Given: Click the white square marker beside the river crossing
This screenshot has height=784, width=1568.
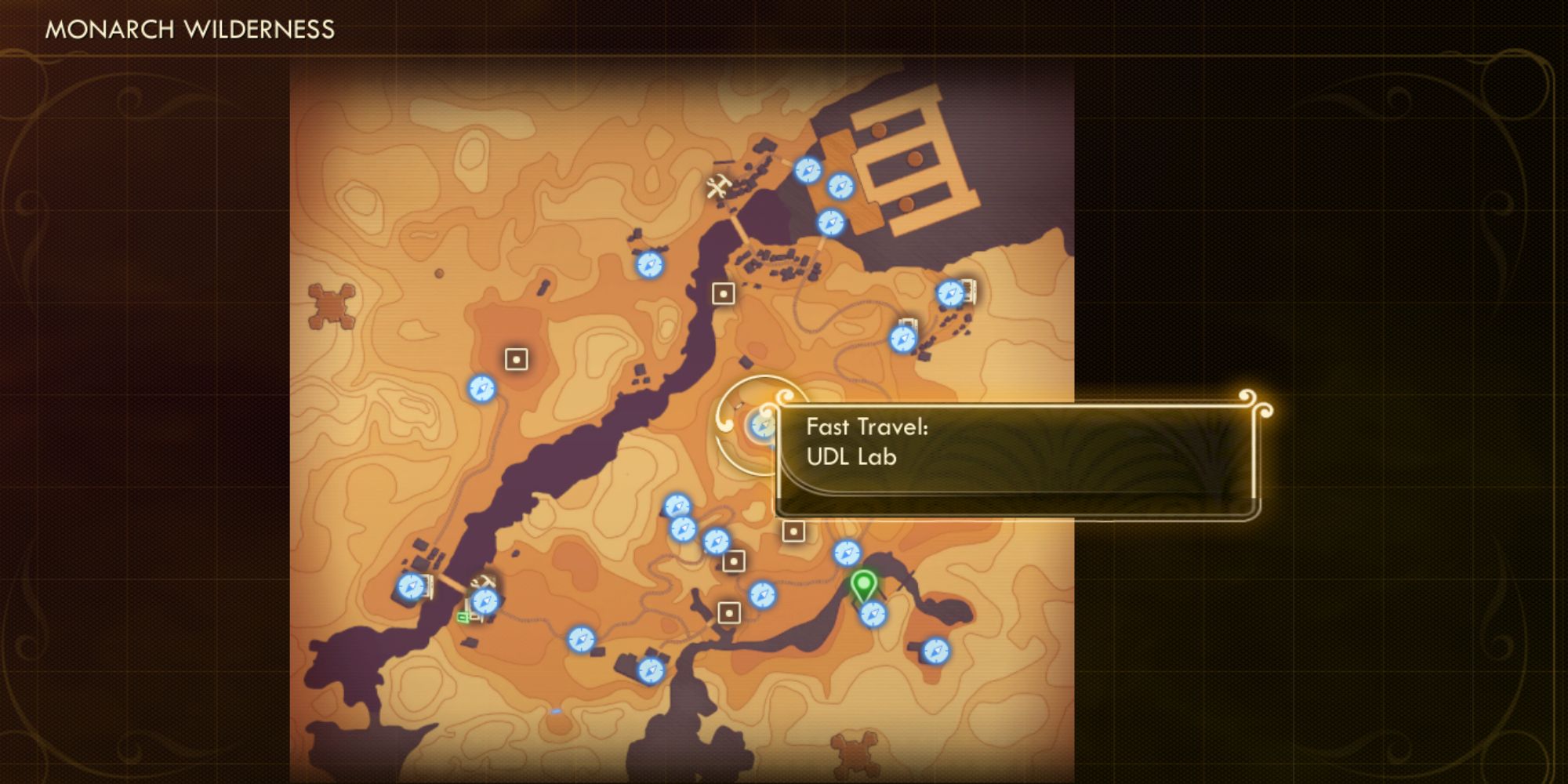Looking at the screenshot, I should click(x=723, y=294).
